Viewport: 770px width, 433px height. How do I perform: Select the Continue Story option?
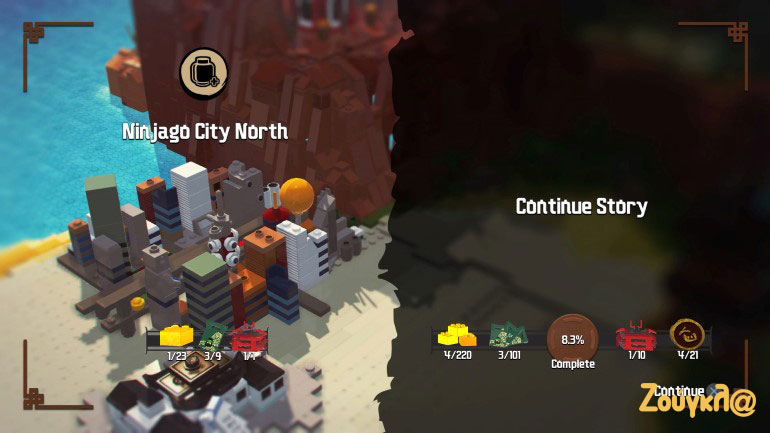tap(581, 207)
